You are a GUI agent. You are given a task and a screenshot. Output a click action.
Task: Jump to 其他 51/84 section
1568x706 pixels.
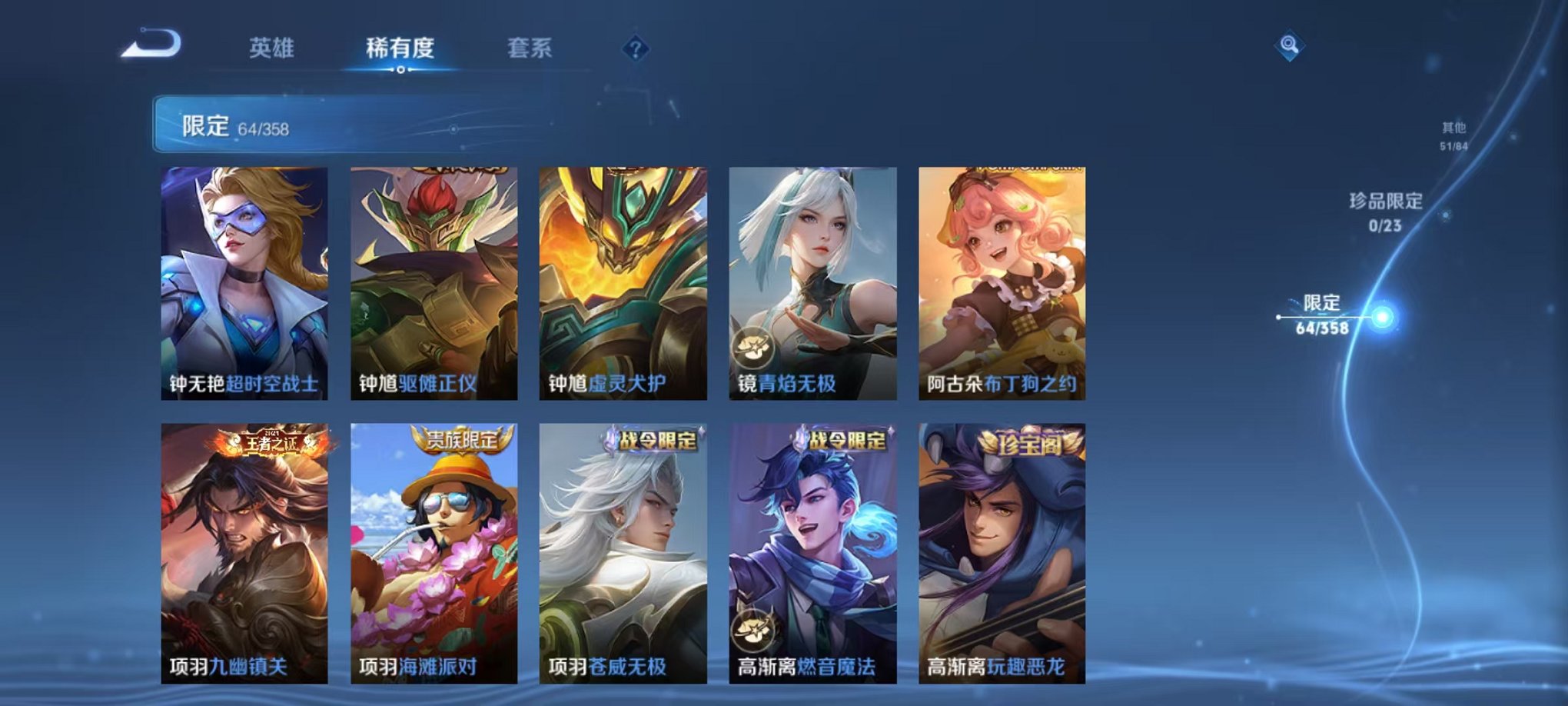click(x=1453, y=135)
